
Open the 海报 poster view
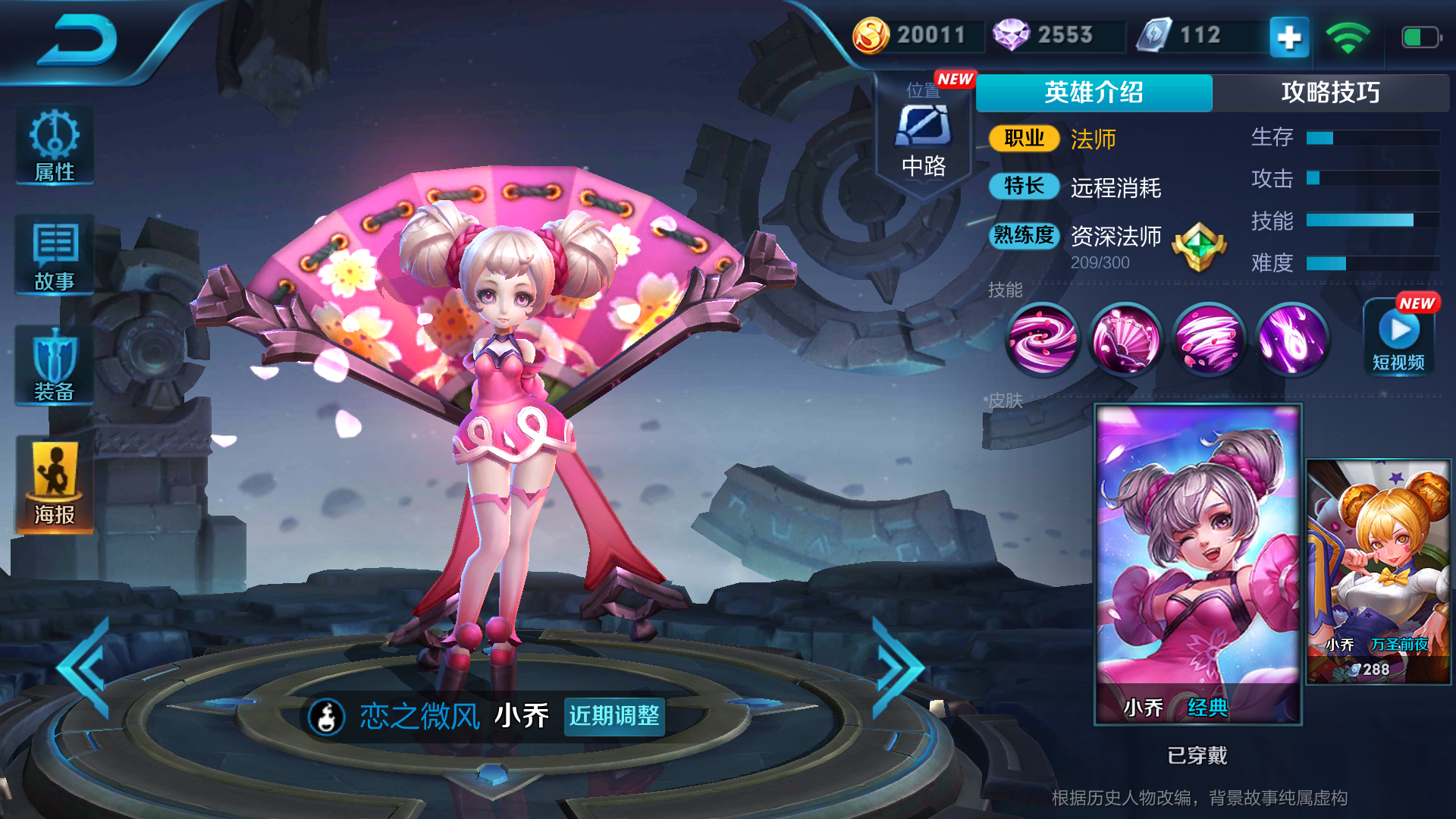point(55,485)
